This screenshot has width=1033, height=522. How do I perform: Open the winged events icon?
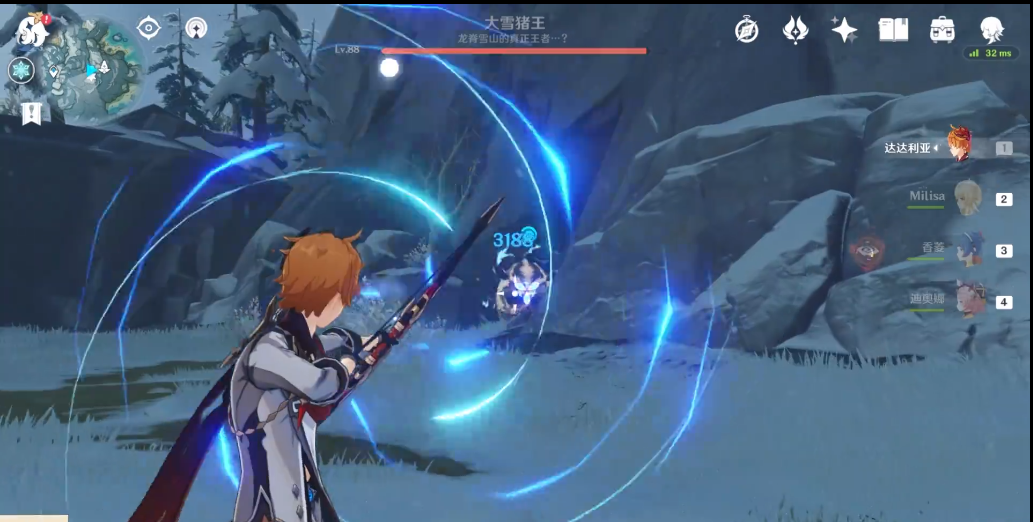pyautogui.click(x=795, y=30)
